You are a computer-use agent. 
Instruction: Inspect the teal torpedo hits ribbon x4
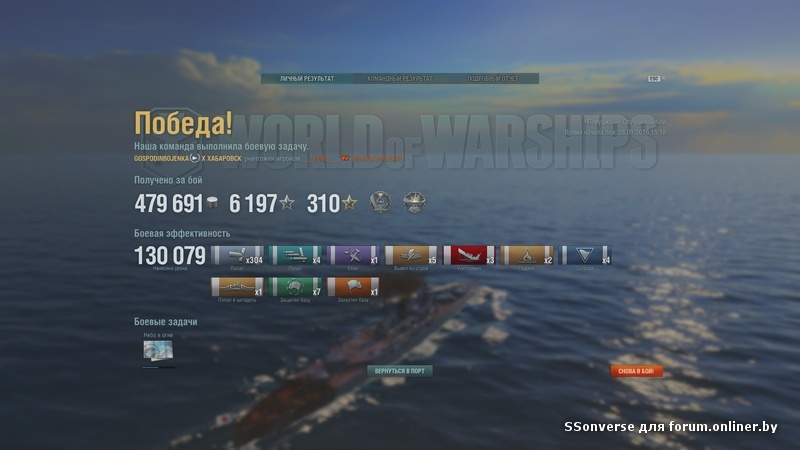[296, 255]
